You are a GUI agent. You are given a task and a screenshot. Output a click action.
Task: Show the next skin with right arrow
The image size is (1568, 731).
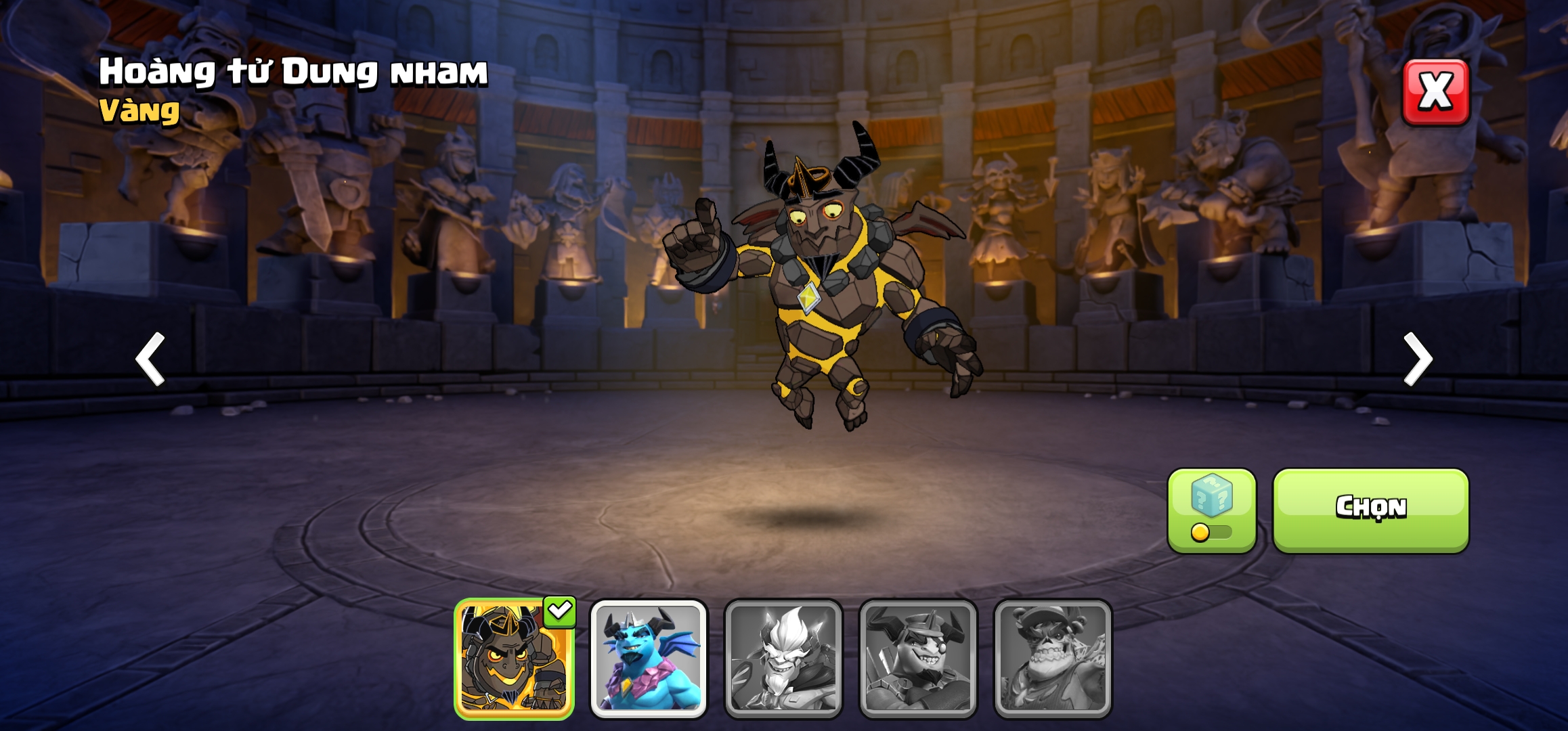tap(1418, 359)
